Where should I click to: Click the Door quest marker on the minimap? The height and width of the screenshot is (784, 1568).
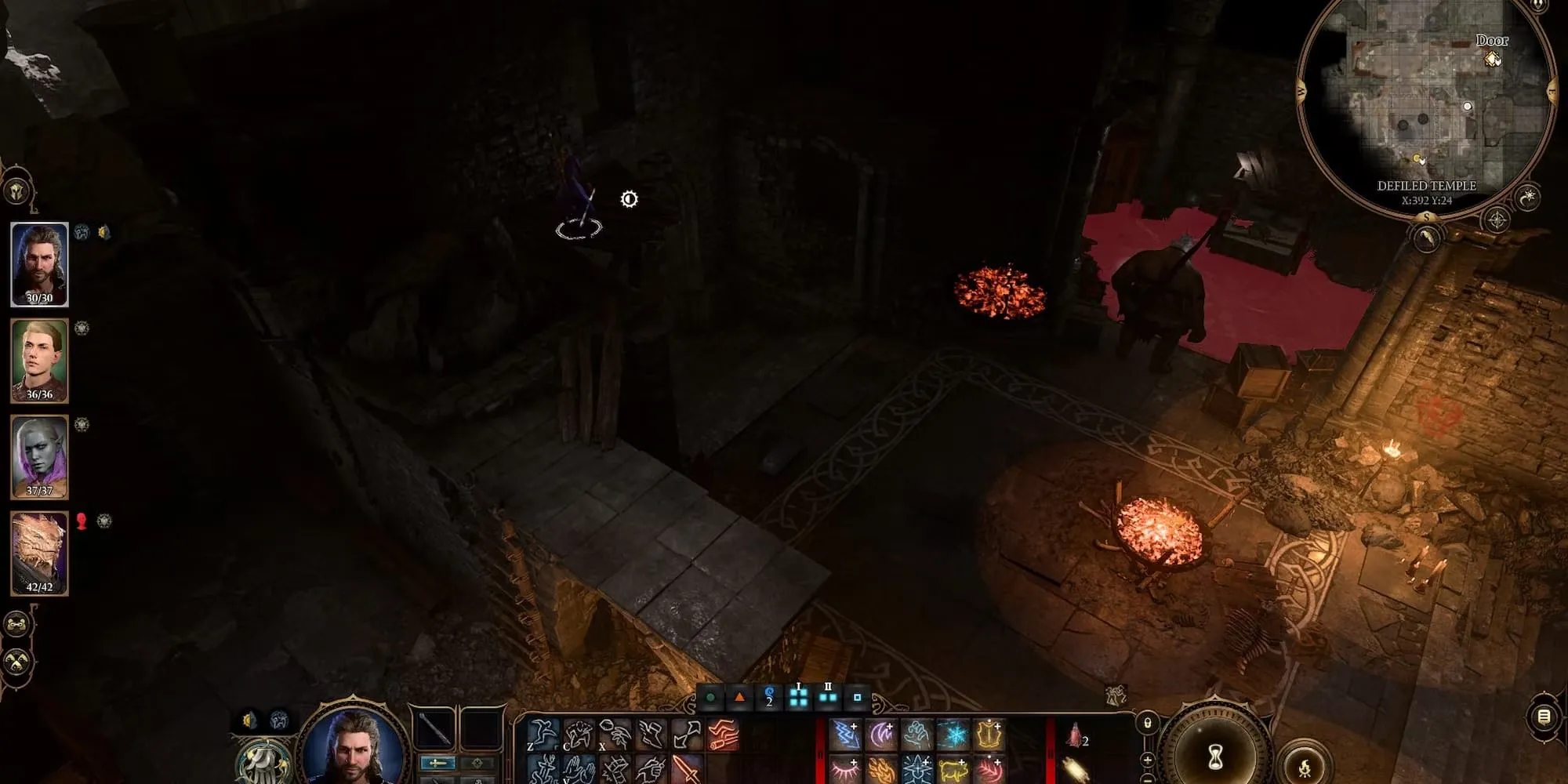1491,58
